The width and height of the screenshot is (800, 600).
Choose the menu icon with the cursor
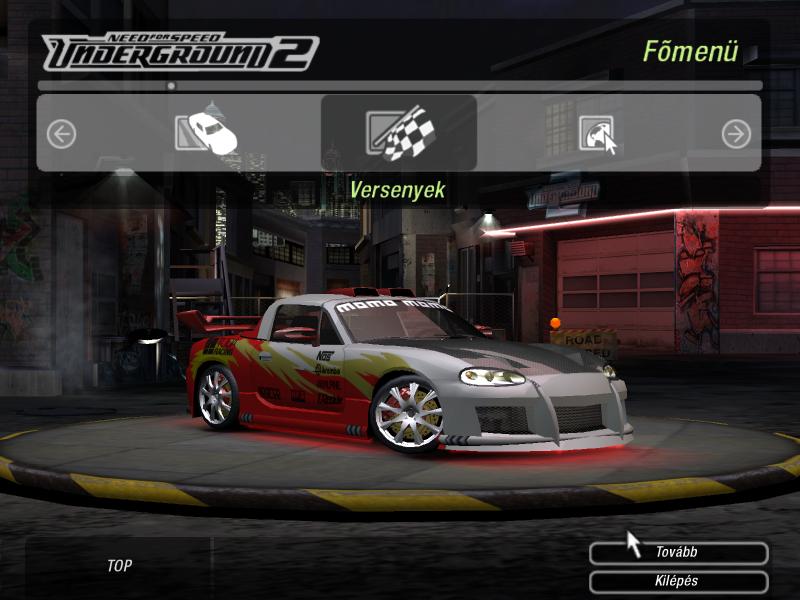click(x=597, y=134)
